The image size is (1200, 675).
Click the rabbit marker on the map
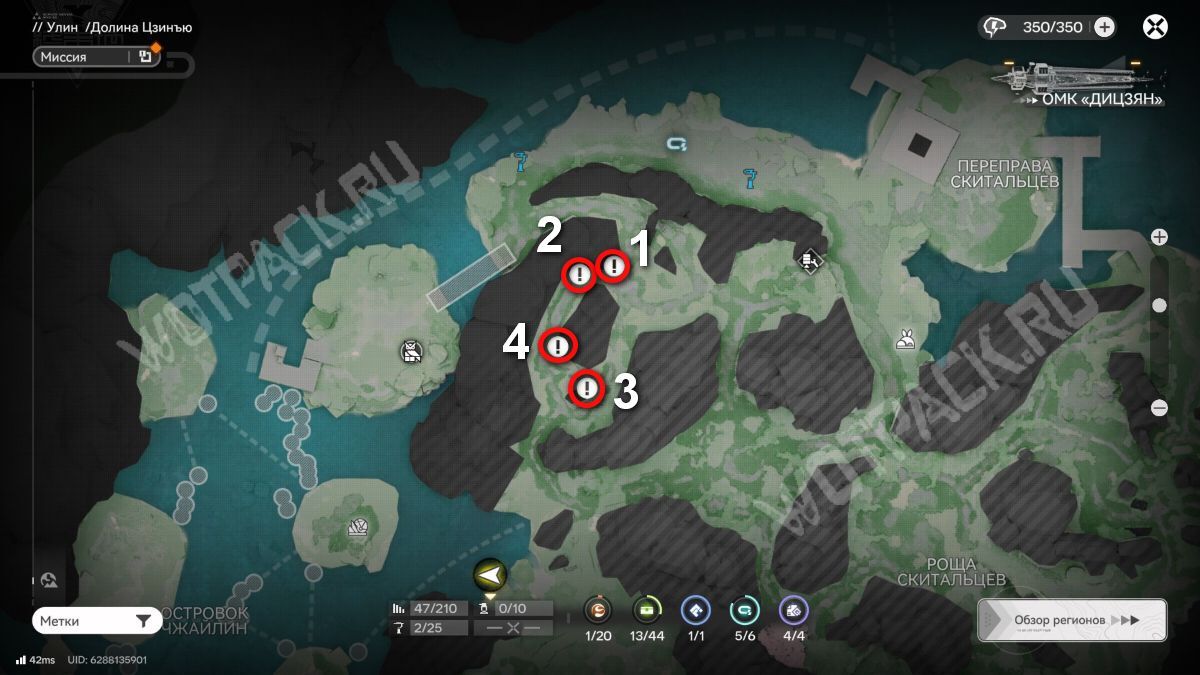click(906, 340)
